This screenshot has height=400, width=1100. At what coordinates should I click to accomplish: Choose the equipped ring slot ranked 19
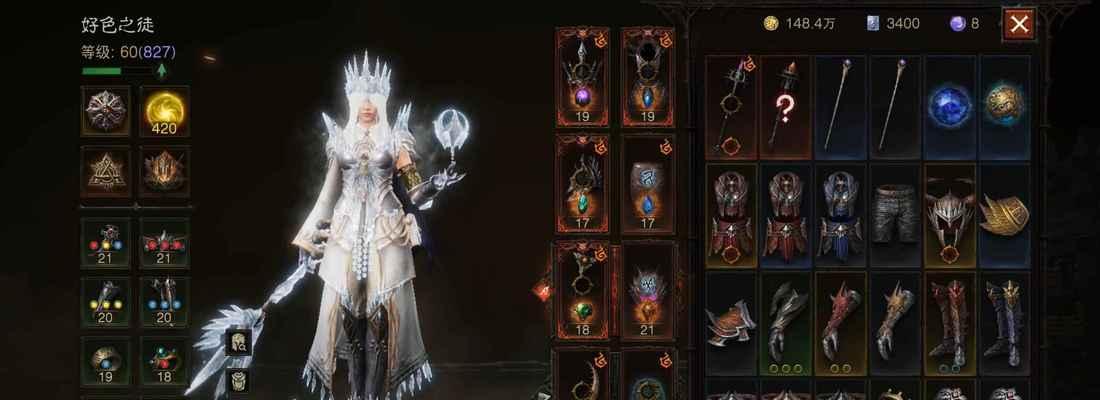(x=105, y=361)
